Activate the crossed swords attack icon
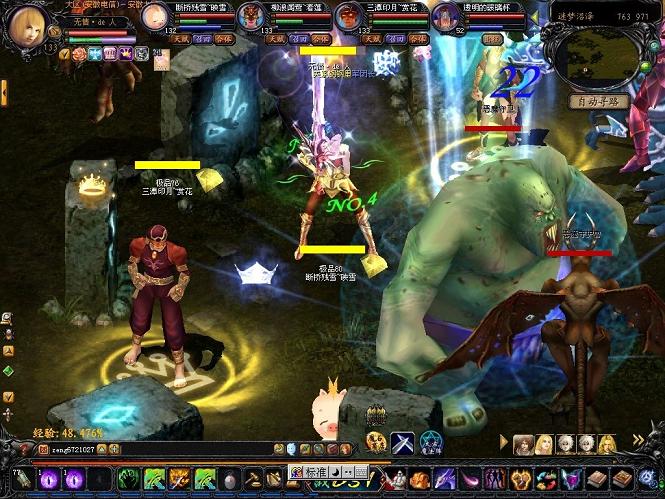This screenshot has width=665, height=499. 403,443
